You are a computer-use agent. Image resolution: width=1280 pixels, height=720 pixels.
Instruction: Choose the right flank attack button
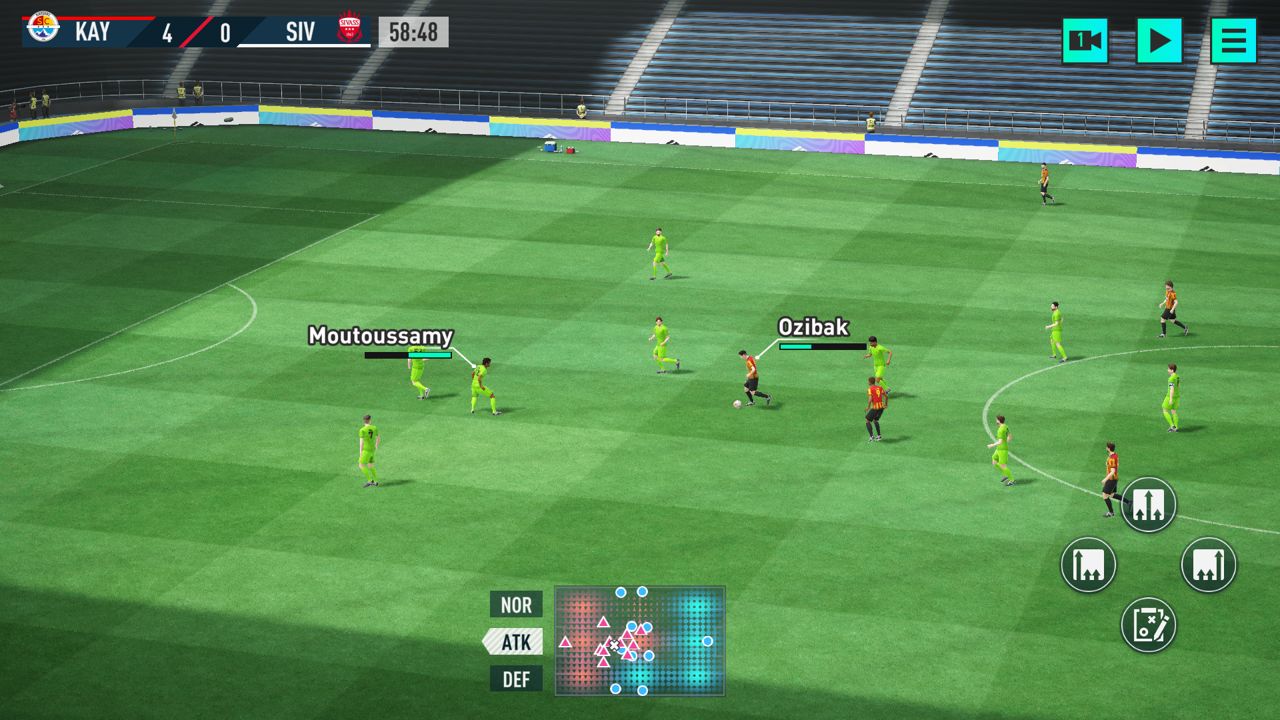1208,565
